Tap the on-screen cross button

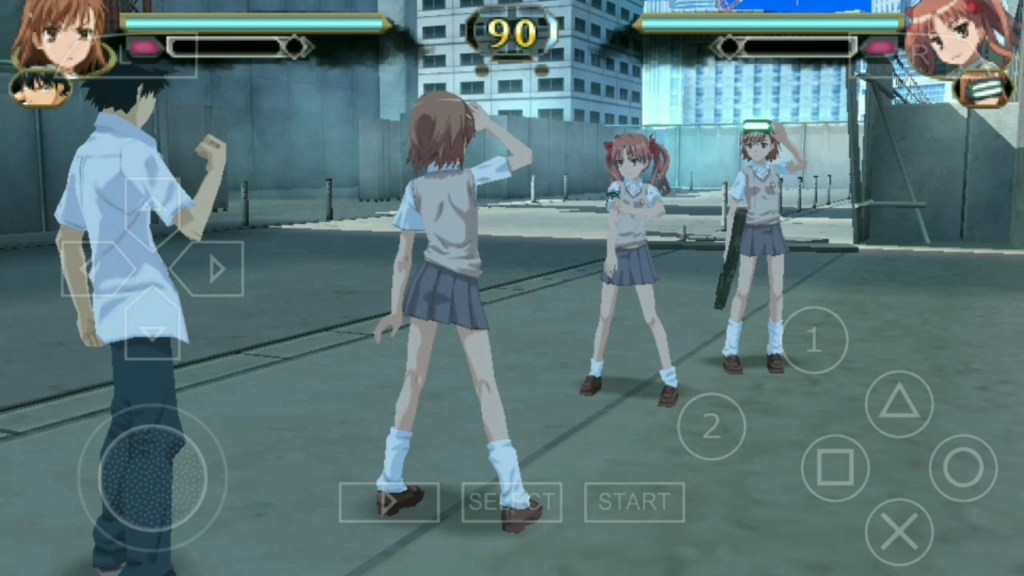pyautogui.click(x=898, y=531)
